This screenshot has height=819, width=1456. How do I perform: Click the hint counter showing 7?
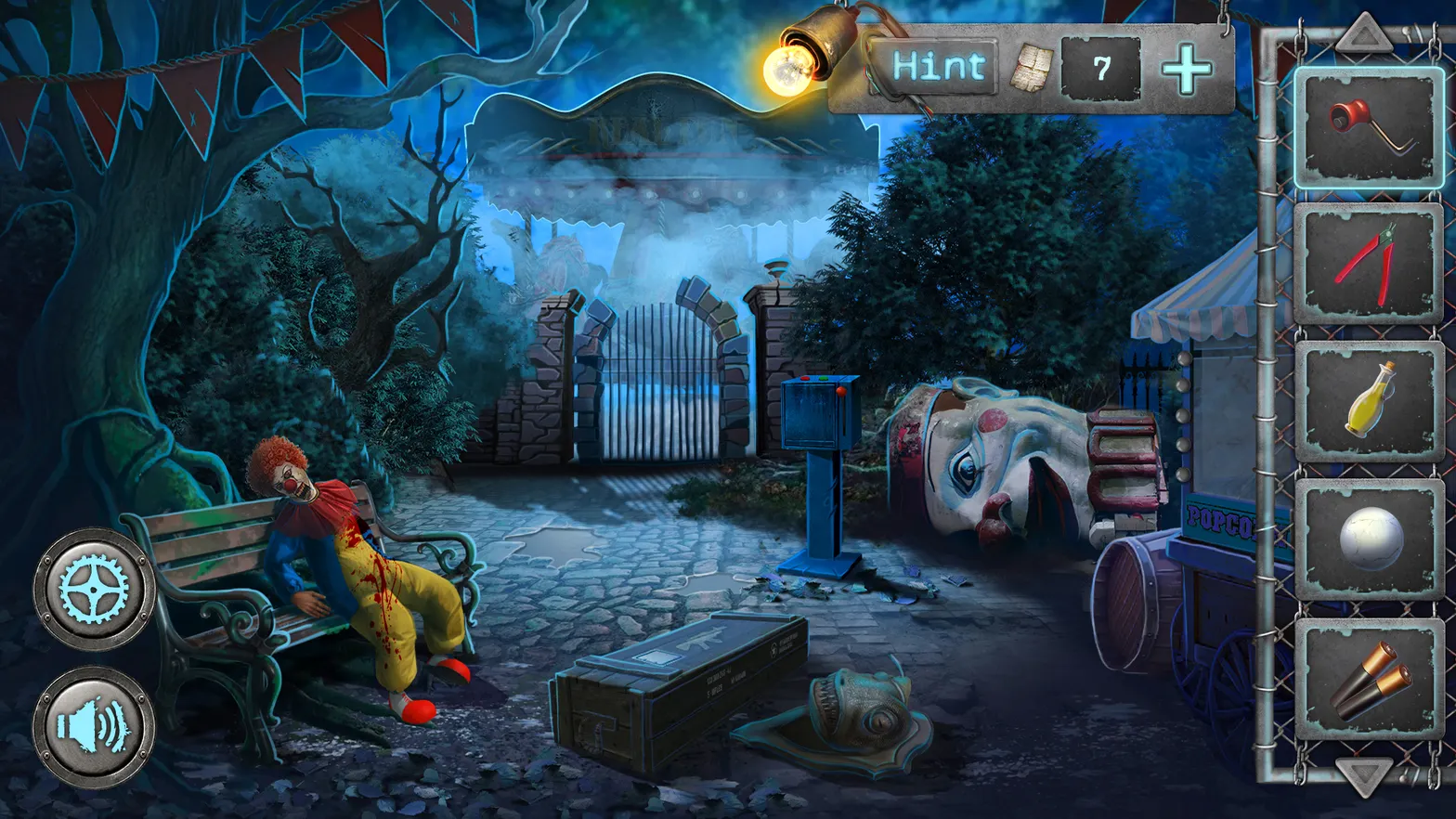point(1101,70)
